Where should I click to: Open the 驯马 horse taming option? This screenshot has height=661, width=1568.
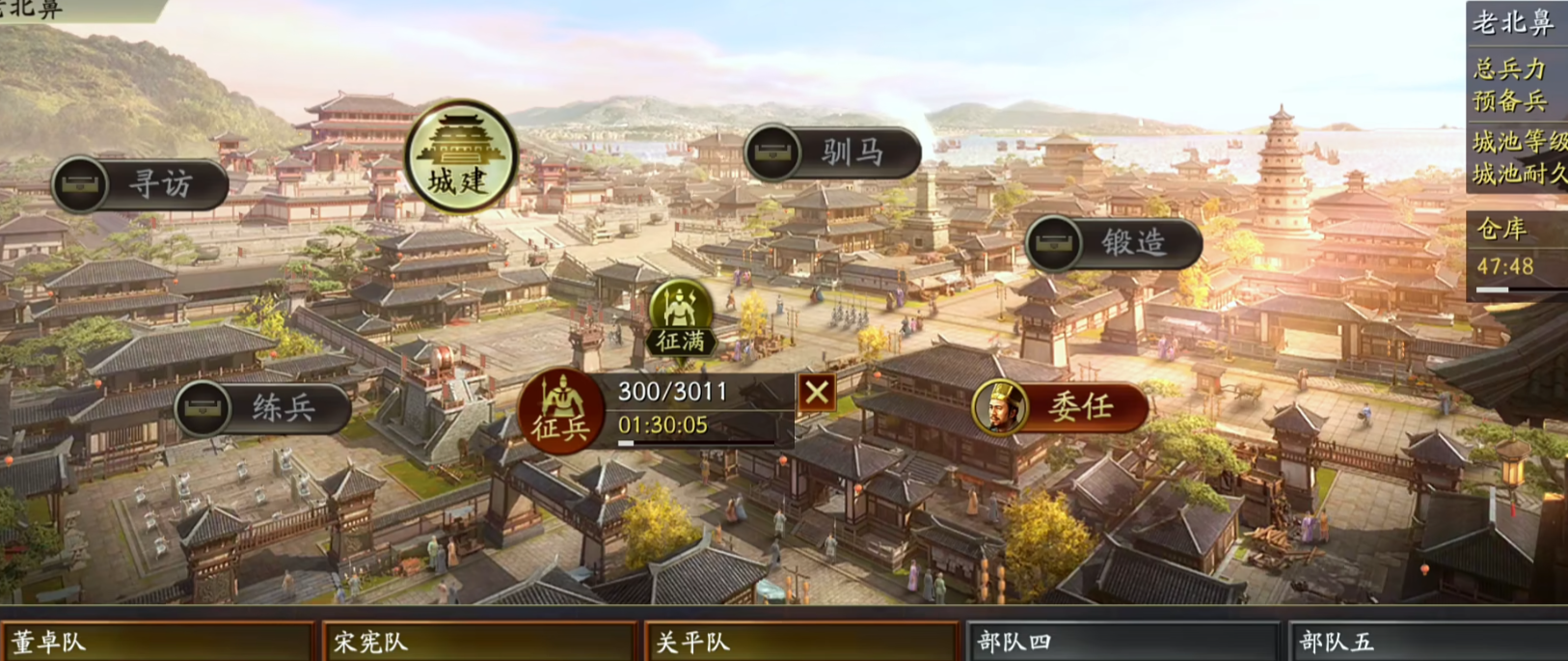(833, 152)
